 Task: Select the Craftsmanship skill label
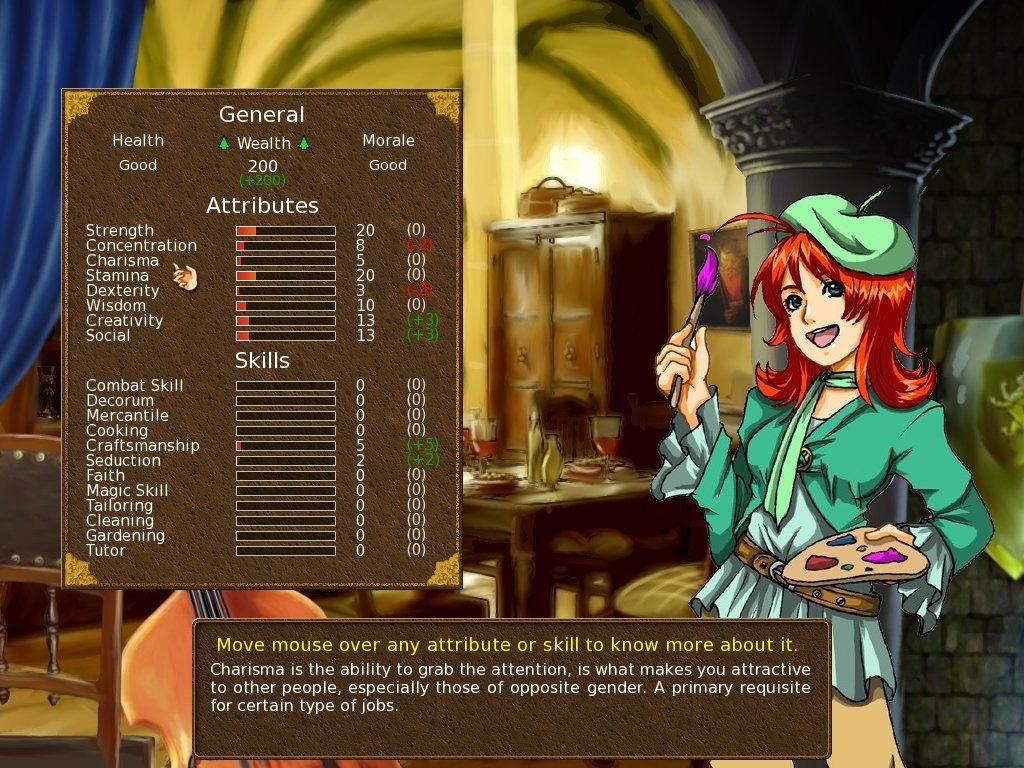142,446
